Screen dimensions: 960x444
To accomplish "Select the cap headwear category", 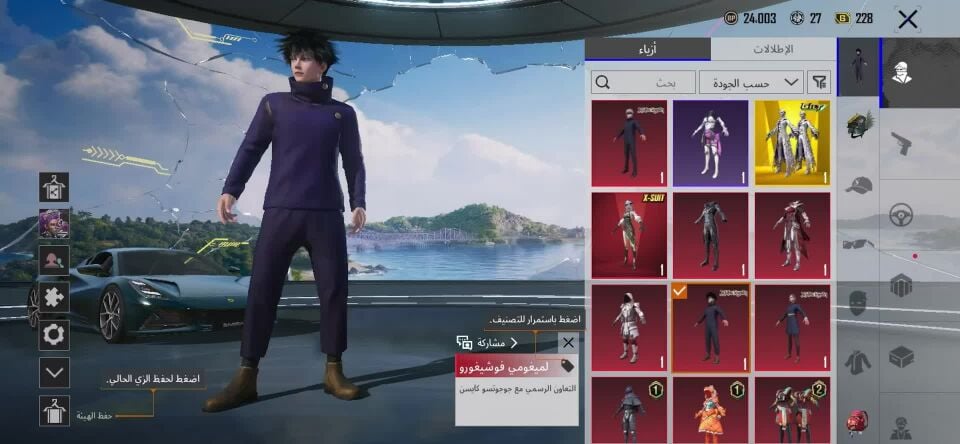I will click(858, 185).
